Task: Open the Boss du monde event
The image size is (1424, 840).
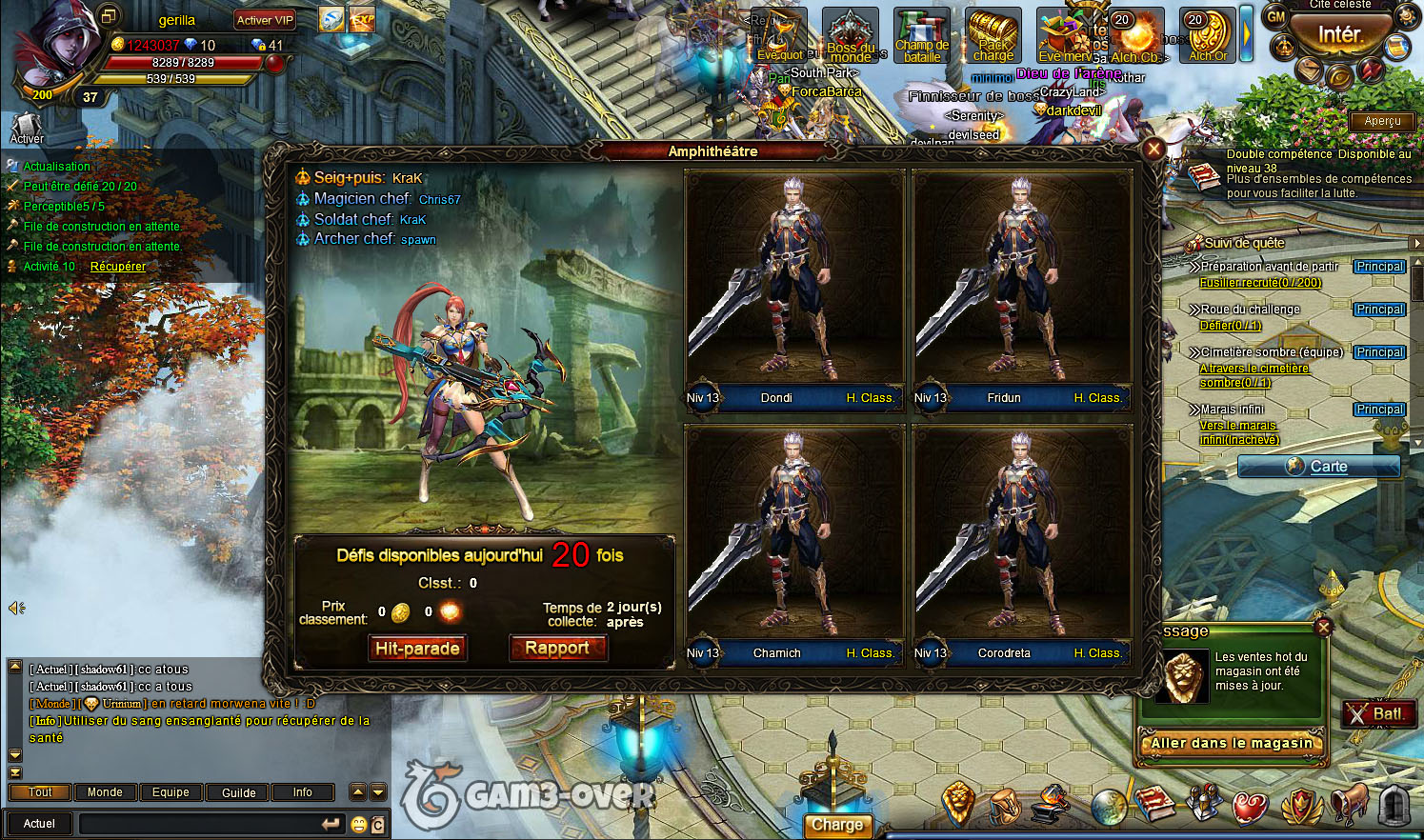Action: click(x=850, y=35)
